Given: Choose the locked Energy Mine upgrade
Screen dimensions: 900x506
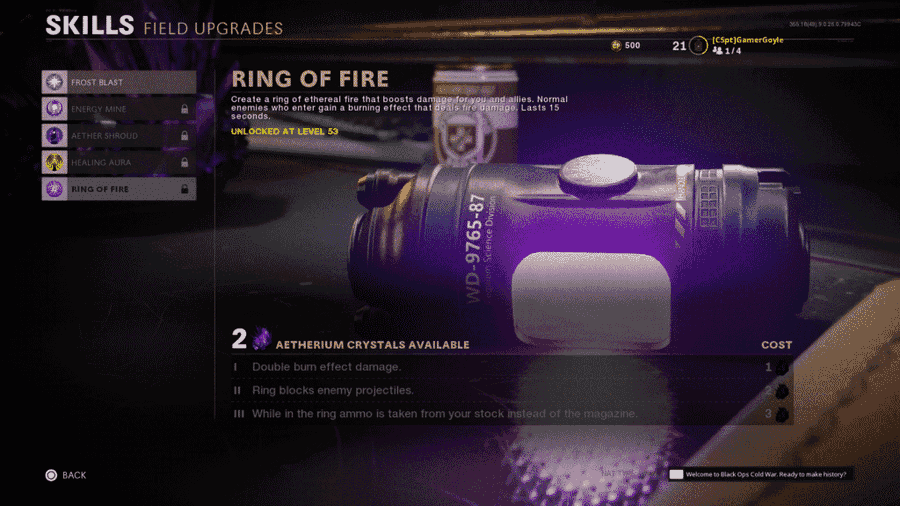Looking at the screenshot, I should 118,109.
